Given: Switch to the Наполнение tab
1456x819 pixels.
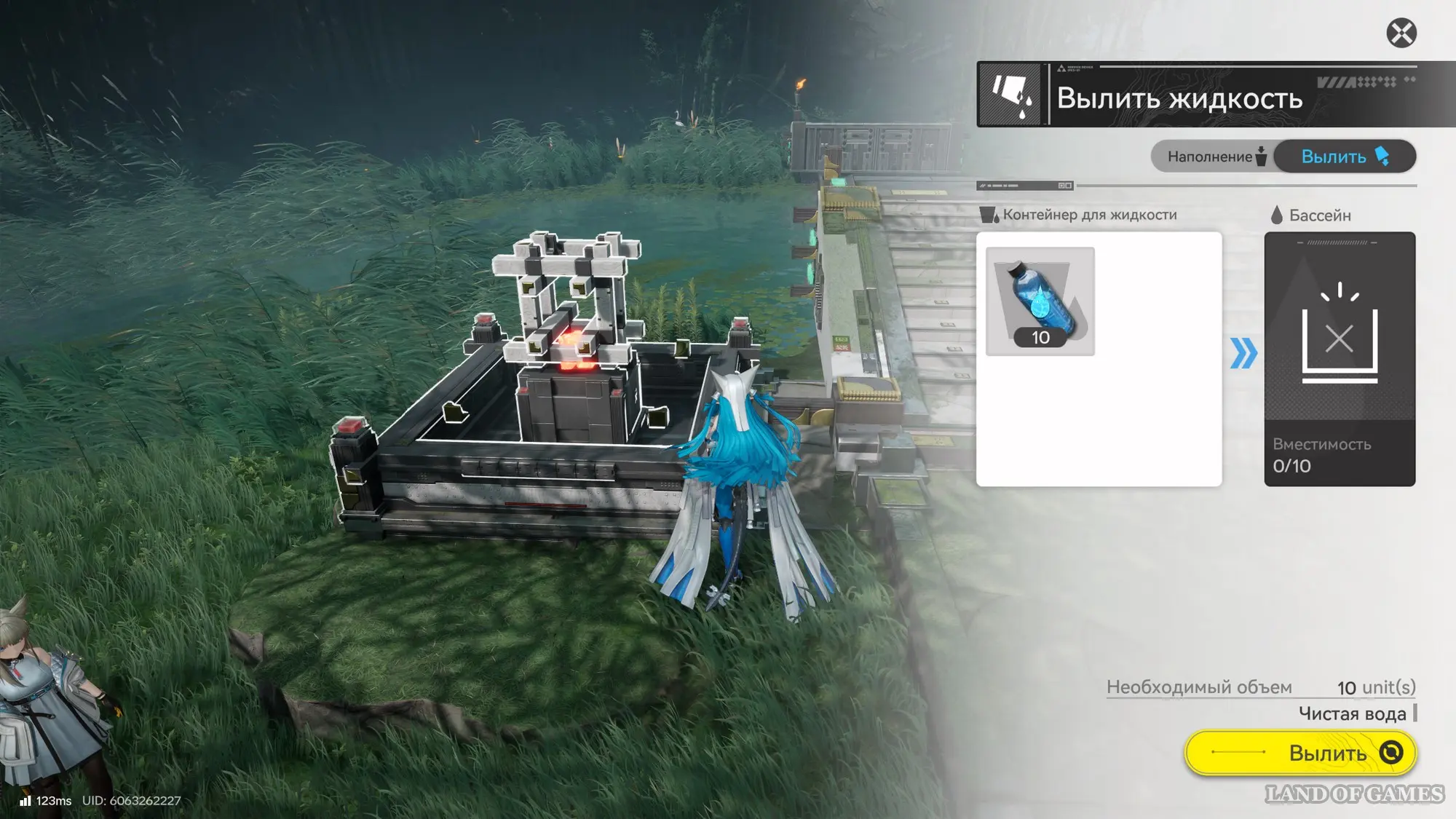Looking at the screenshot, I should click(x=1214, y=157).
